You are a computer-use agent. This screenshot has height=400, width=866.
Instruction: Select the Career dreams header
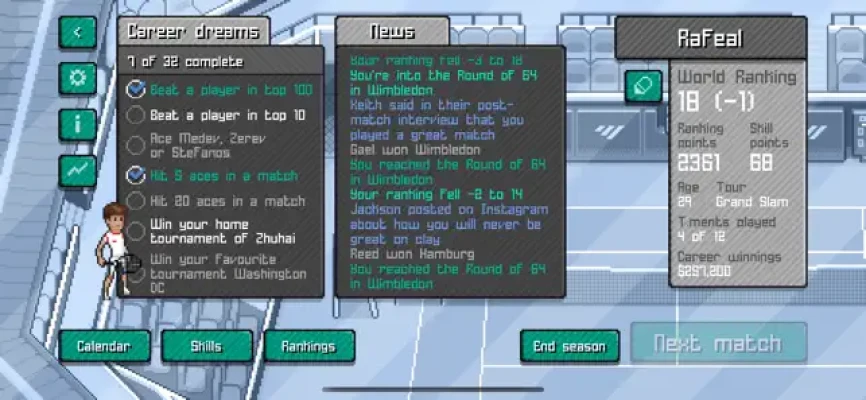point(194,32)
